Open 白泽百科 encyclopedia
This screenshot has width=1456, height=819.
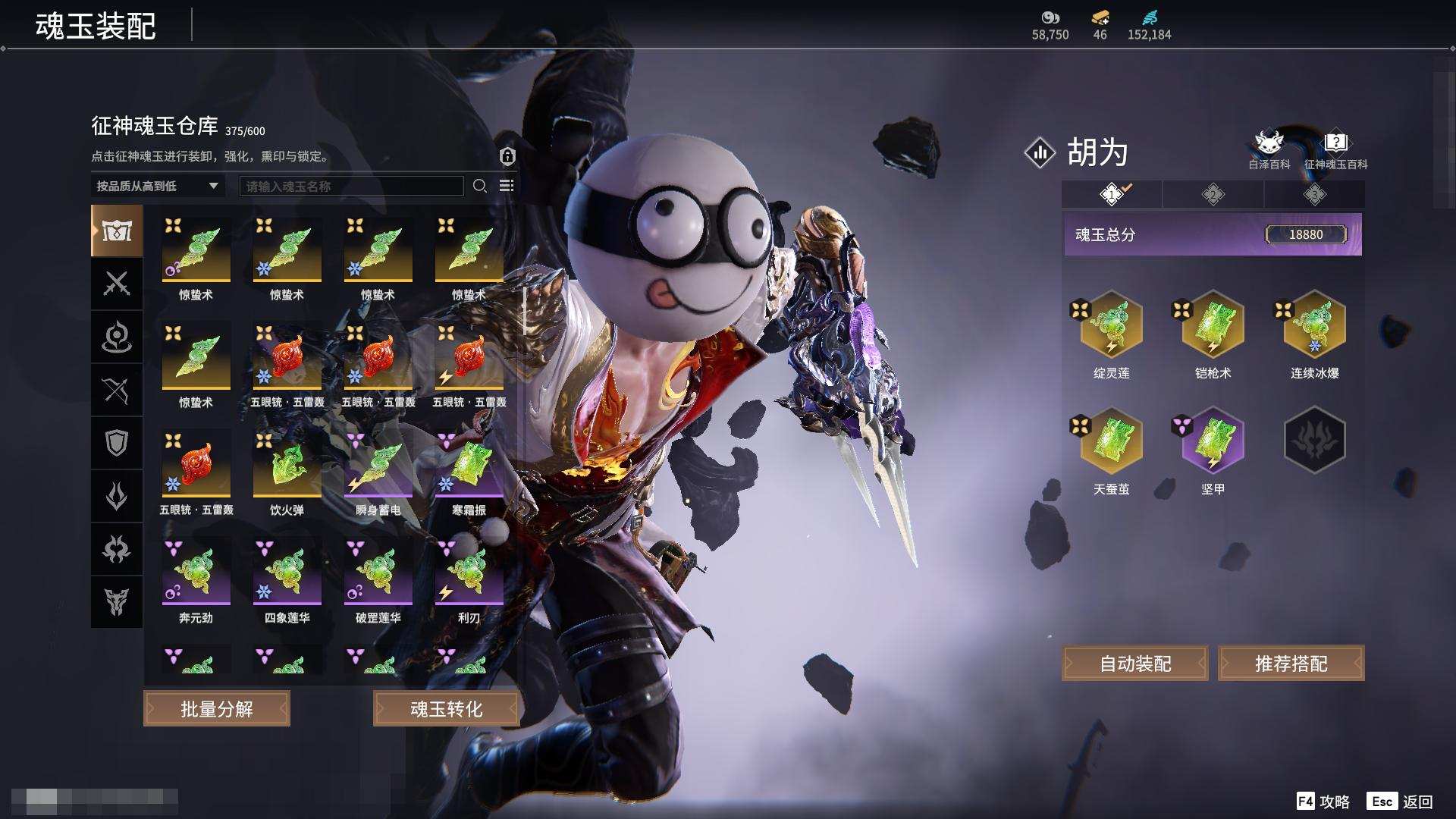tap(1269, 149)
